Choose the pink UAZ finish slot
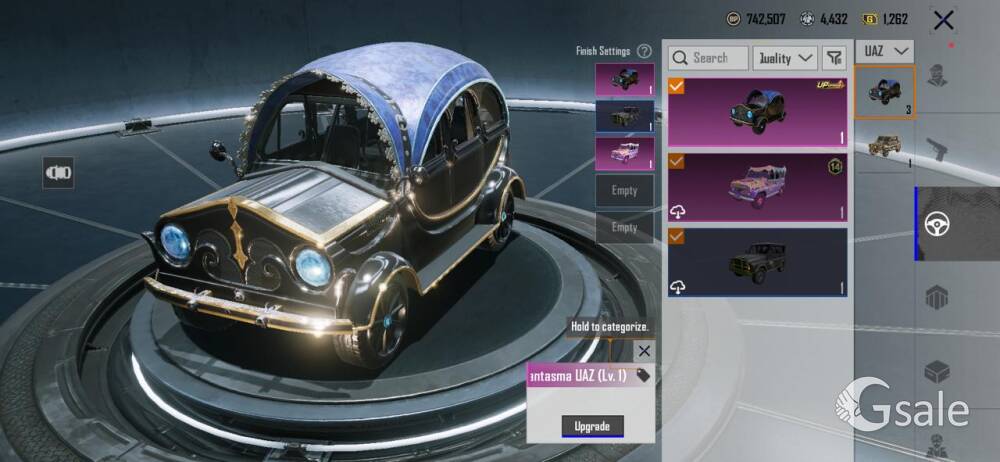1000x462 pixels. point(624,154)
